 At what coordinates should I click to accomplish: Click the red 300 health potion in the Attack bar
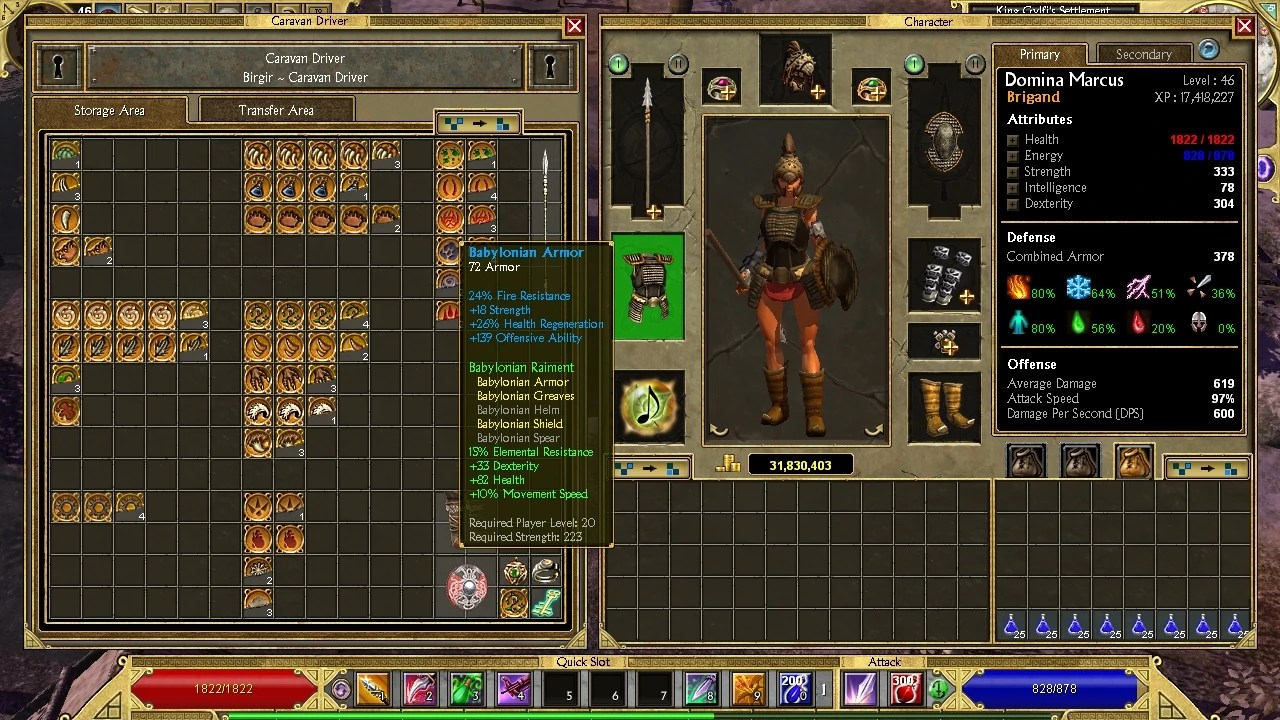pyautogui.click(x=906, y=688)
